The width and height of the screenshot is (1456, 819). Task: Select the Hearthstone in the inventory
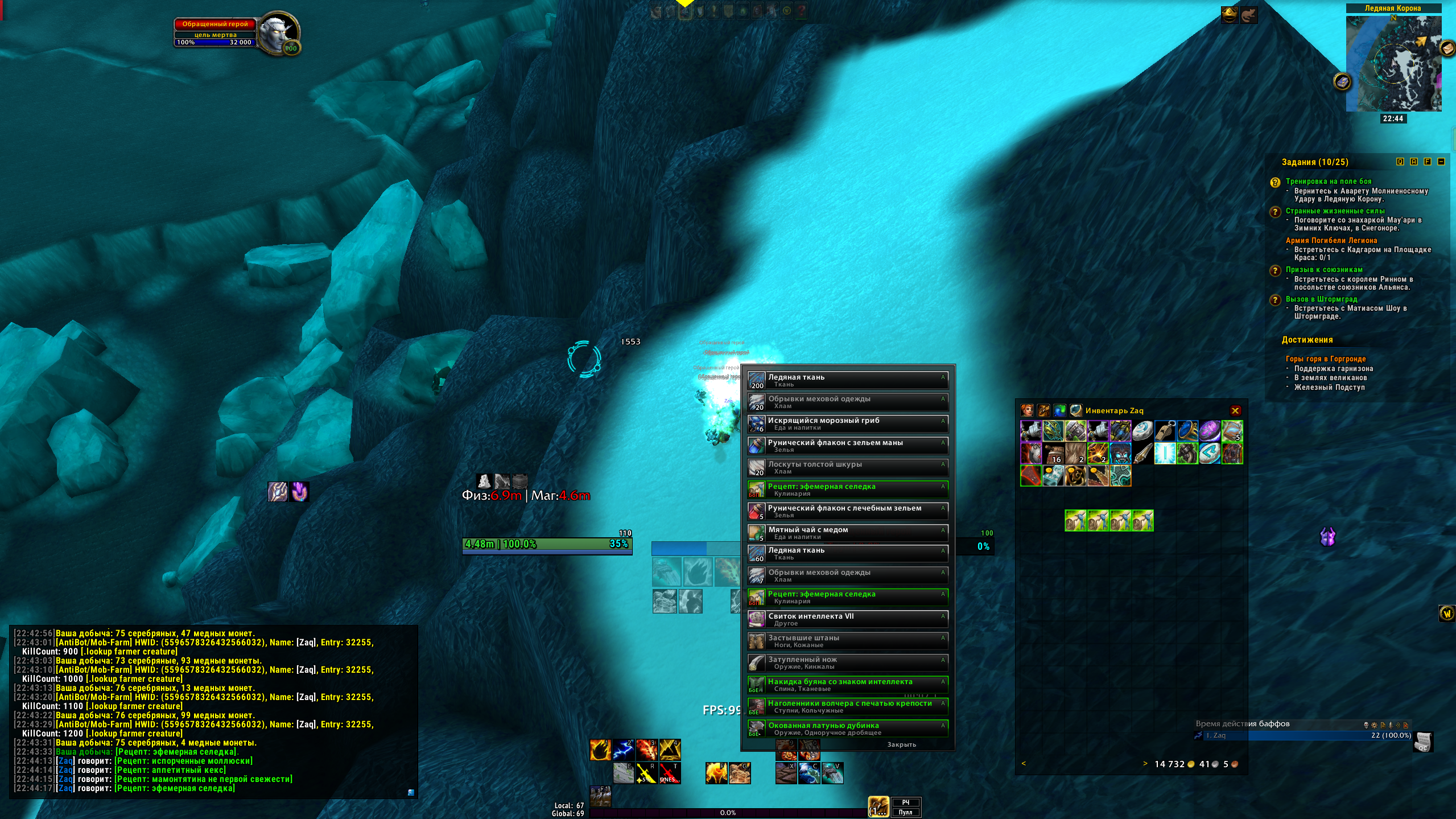1142,431
